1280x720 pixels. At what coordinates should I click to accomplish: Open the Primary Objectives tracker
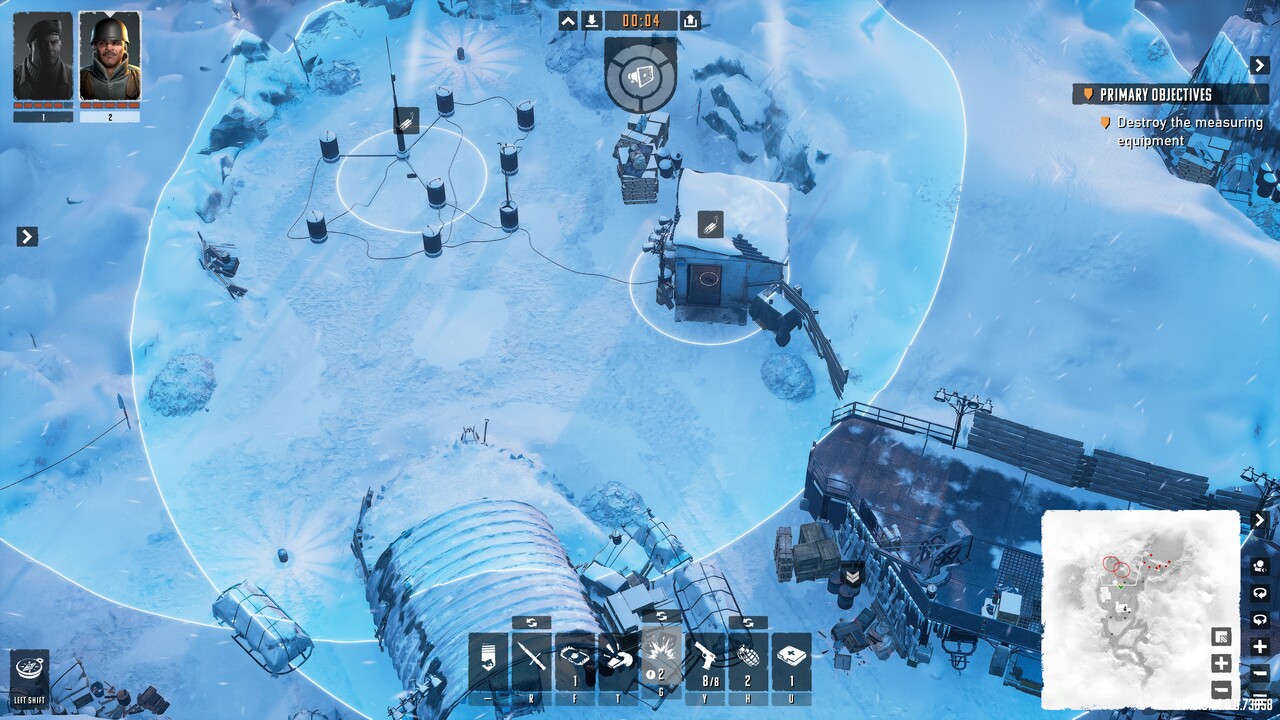tap(1169, 95)
